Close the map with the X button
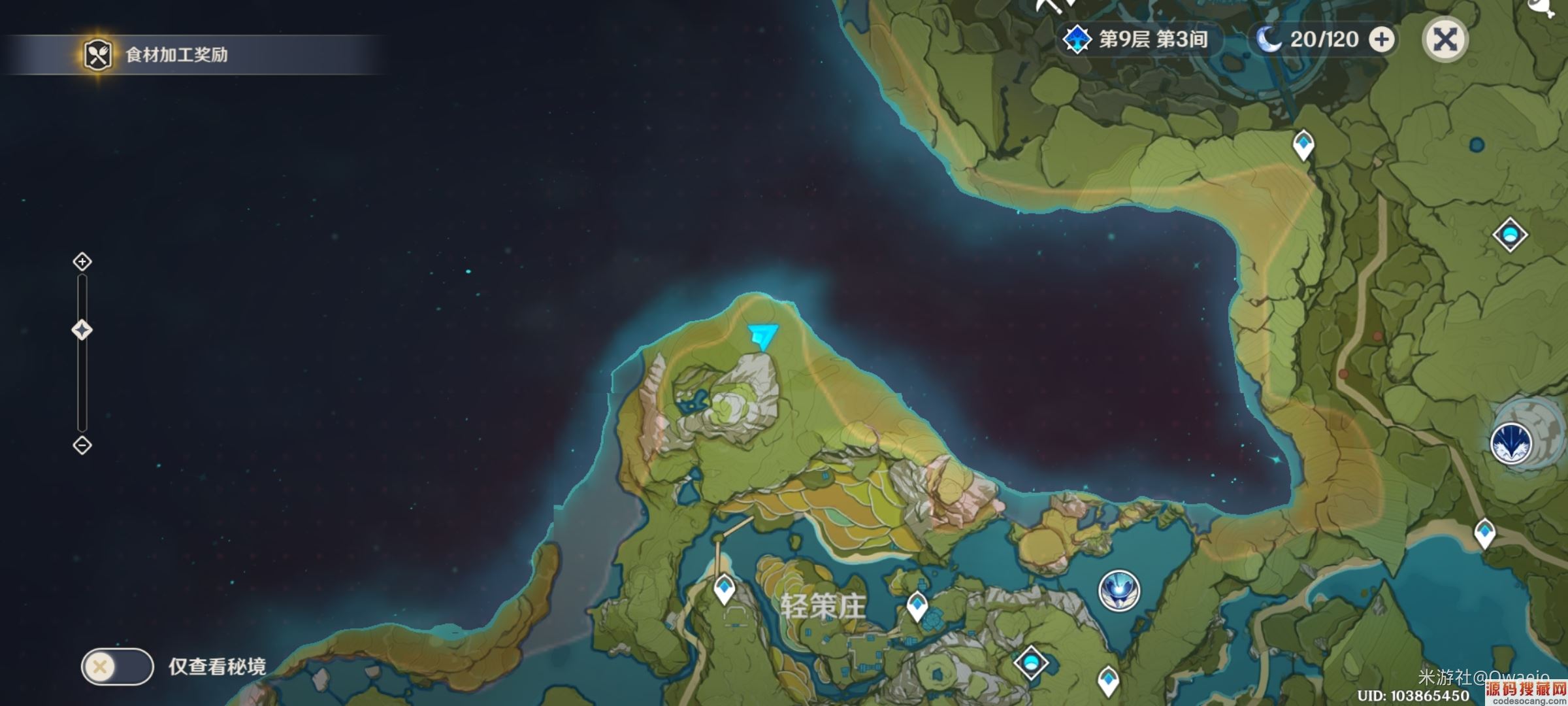Screen dimensions: 1568x706 tap(1445, 39)
